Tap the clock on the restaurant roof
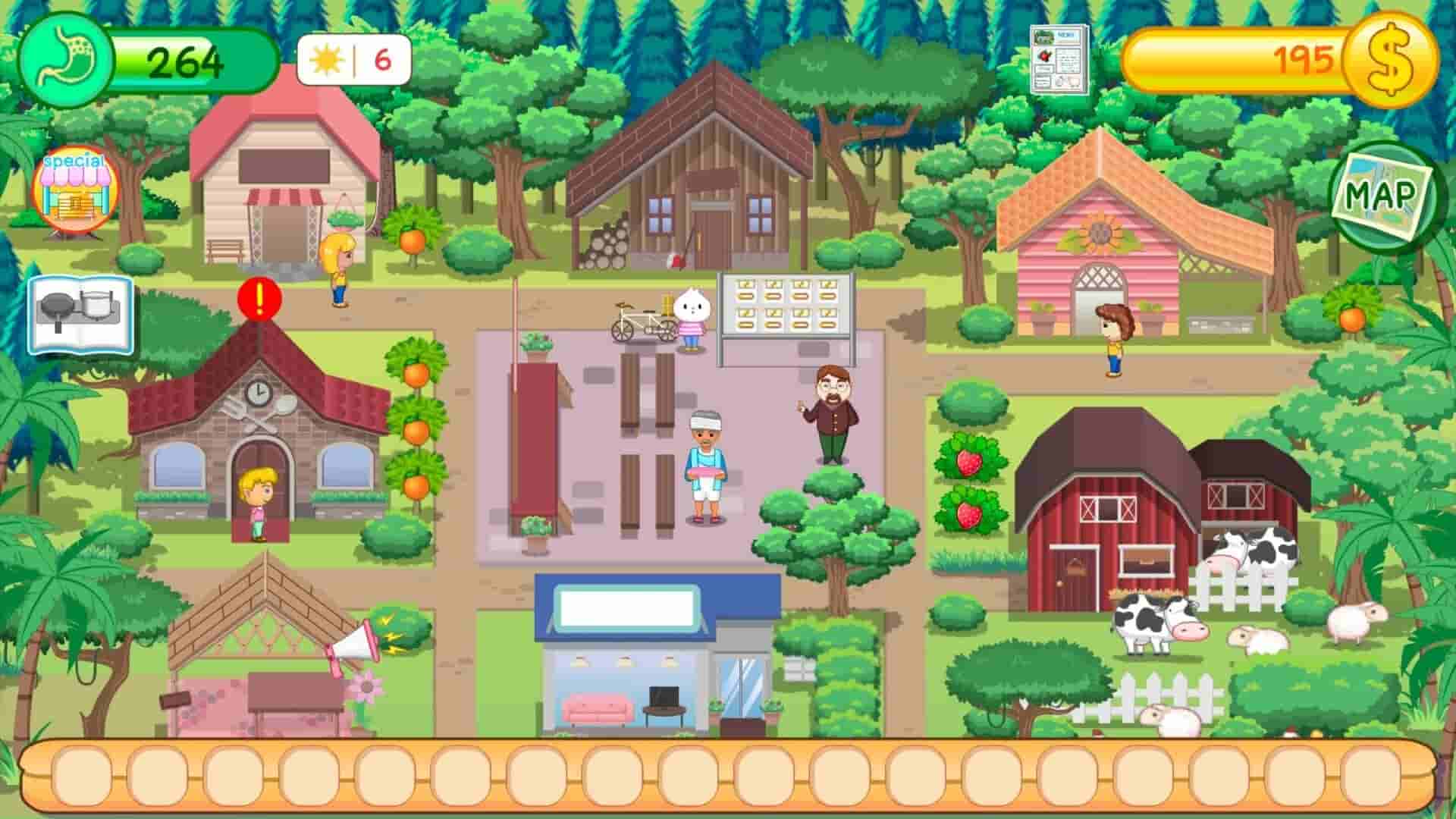1456x819 pixels. pos(258,394)
